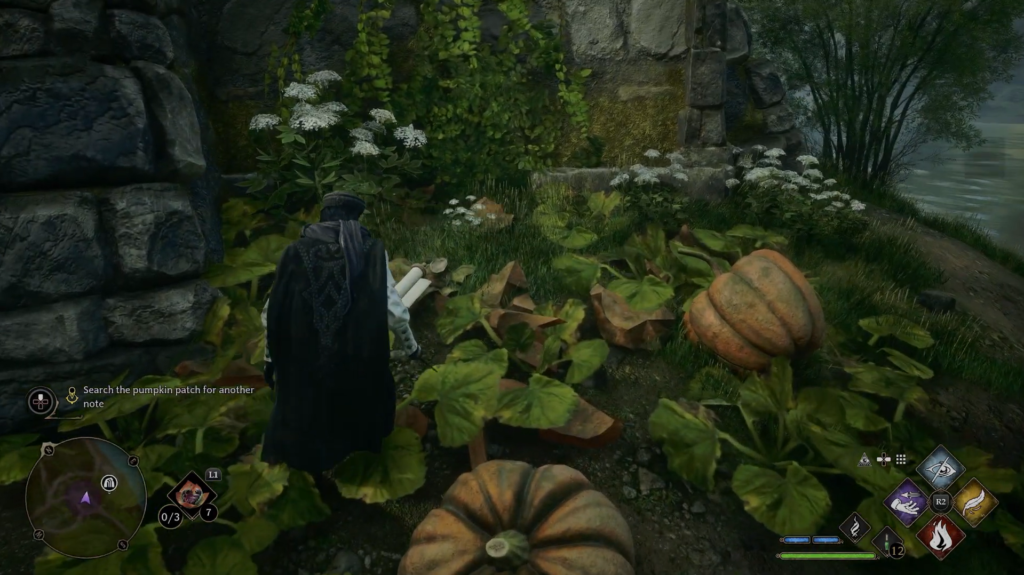This screenshot has width=1024, height=575.
Task: Open the circular minimap
Action: point(85,497)
